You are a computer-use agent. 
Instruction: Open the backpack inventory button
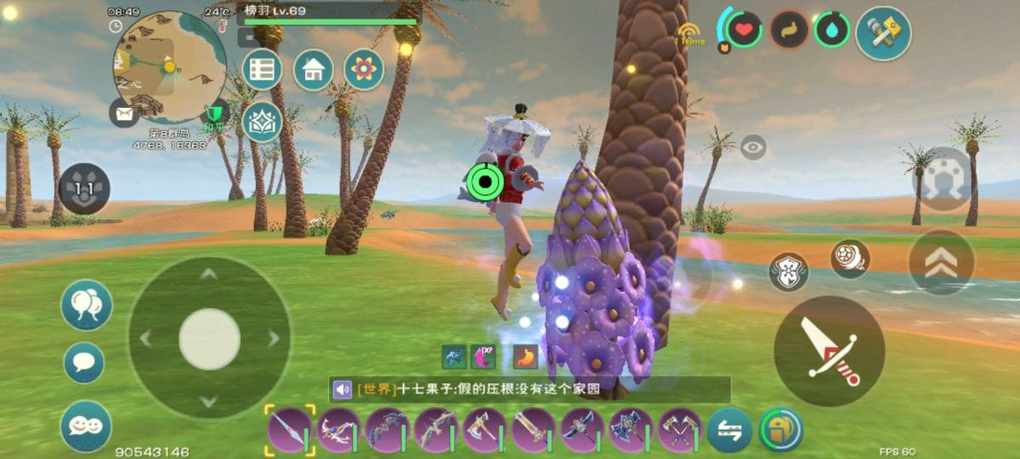pyautogui.click(x=781, y=430)
